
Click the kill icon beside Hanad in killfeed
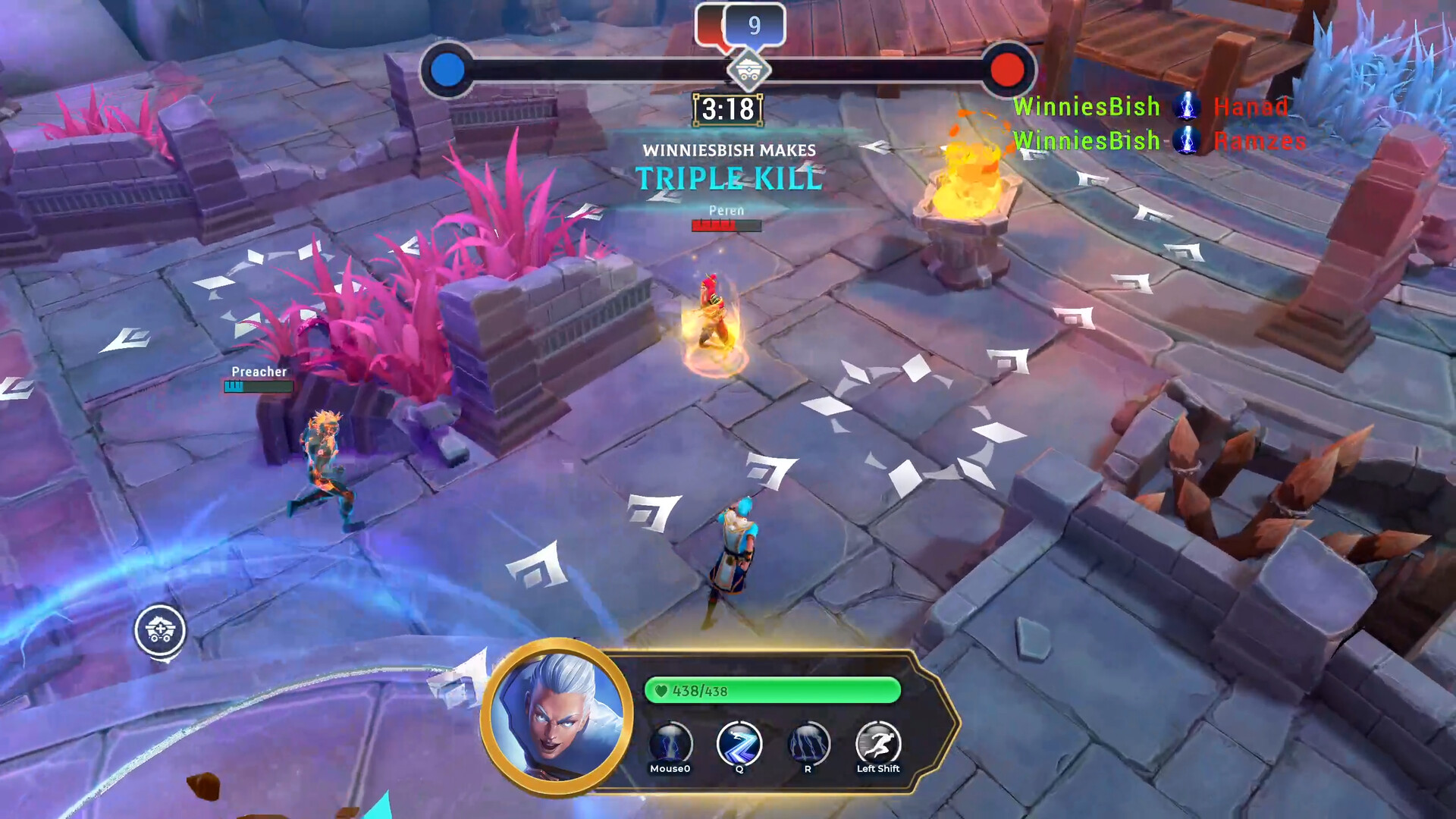click(1186, 107)
